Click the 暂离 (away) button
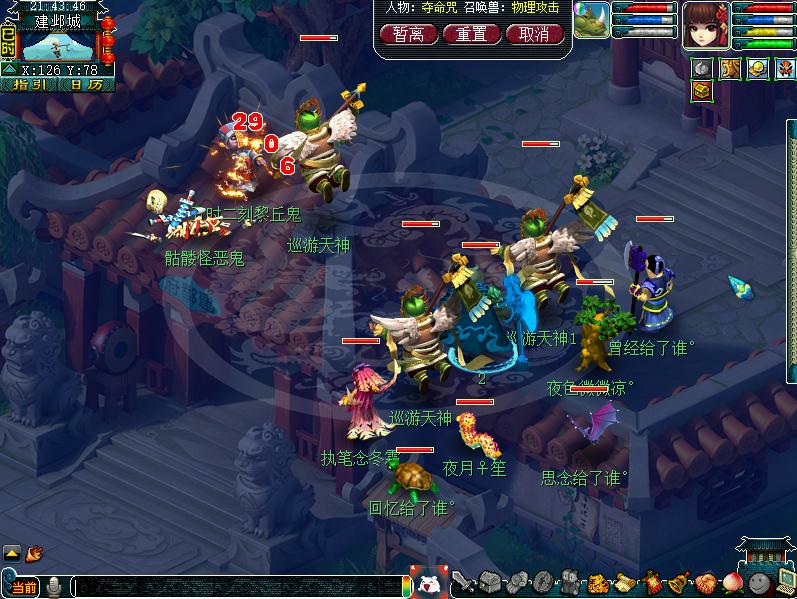The image size is (797, 599). coord(407,34)
